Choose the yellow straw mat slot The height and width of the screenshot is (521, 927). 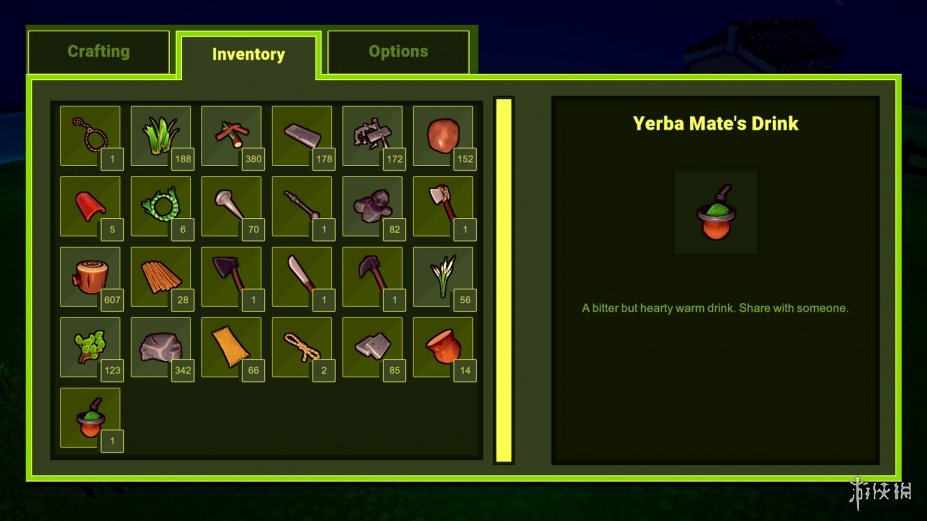(231, 347)
